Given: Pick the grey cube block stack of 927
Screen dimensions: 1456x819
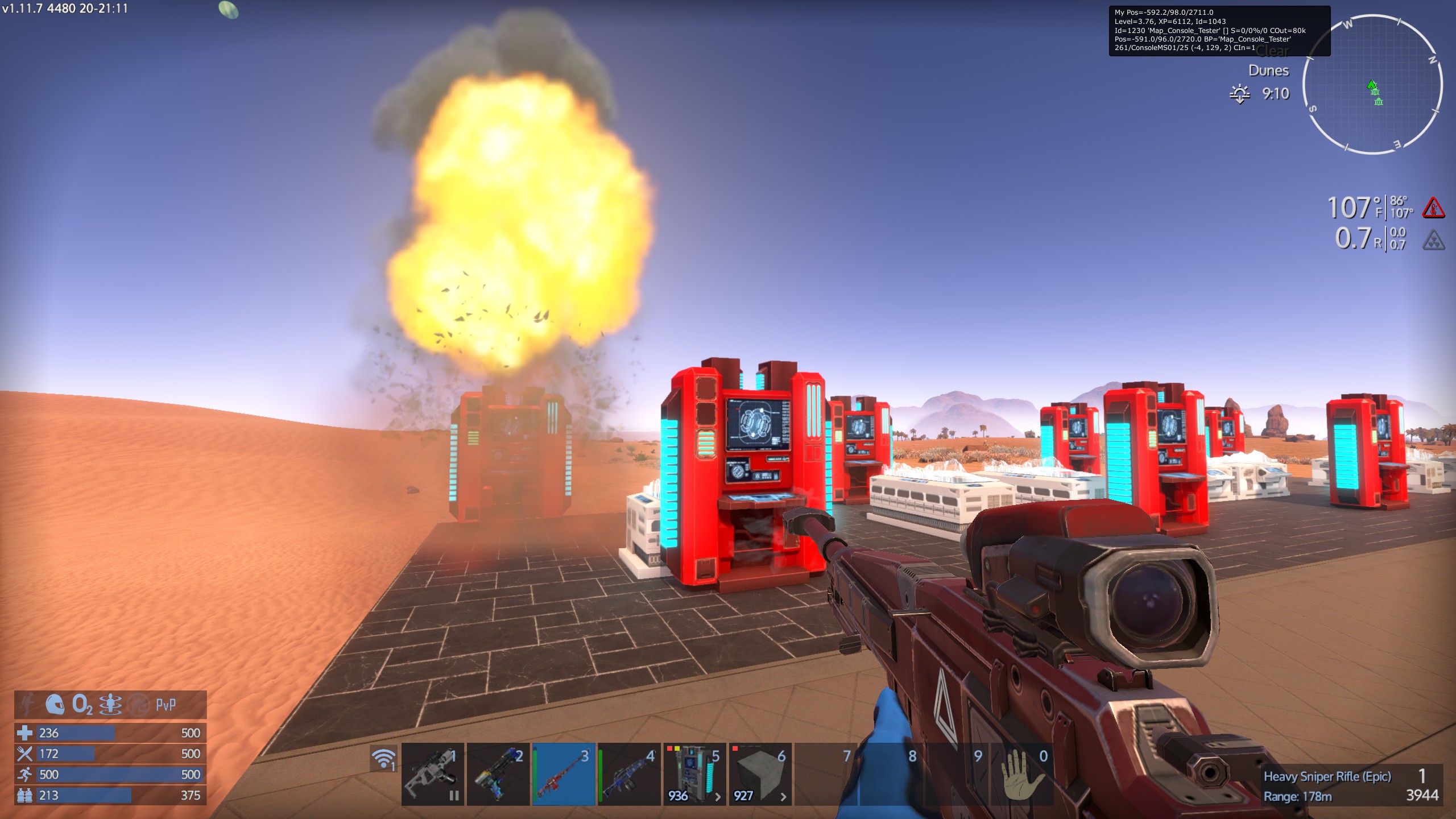Looking at the screenshot, I should point(760,774).
